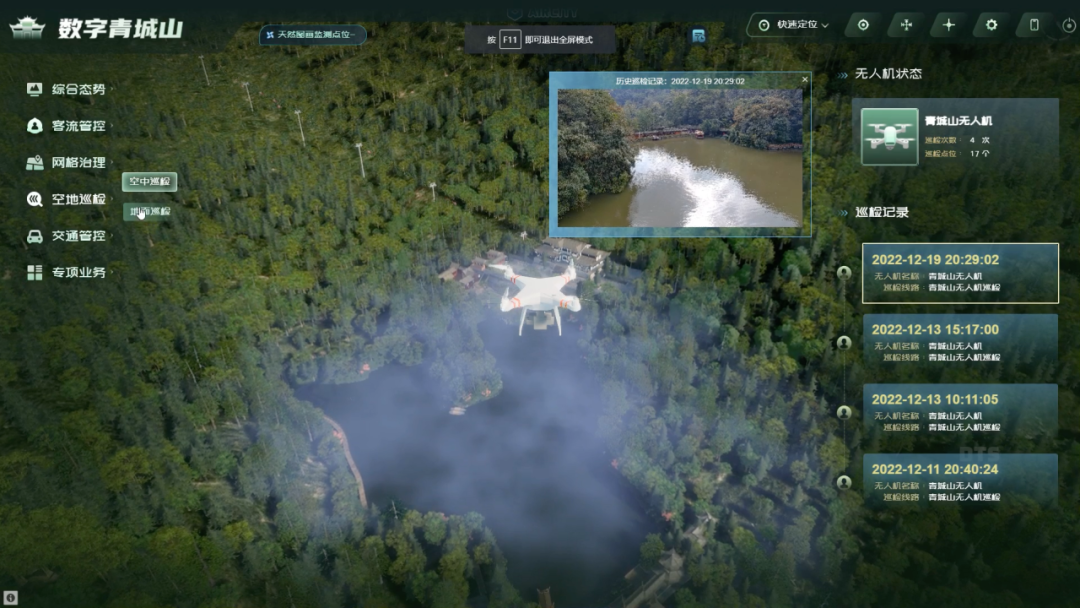Activate the four-arrow move icon
Image resolution: width=1080 pixels, height=608 pixels.
click(x=906, y=25)
